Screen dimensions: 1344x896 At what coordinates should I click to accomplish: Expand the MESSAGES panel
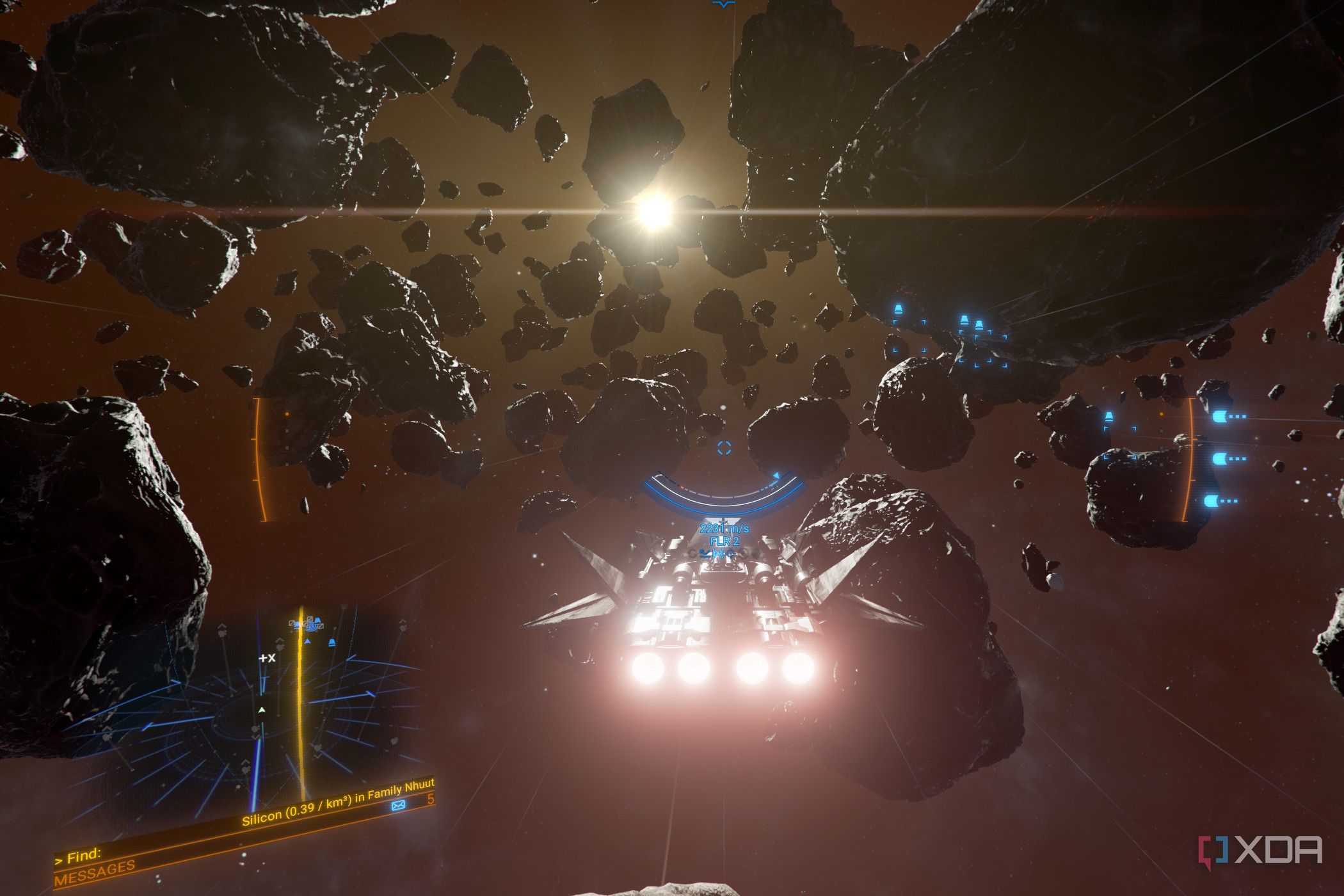point(95,874)
